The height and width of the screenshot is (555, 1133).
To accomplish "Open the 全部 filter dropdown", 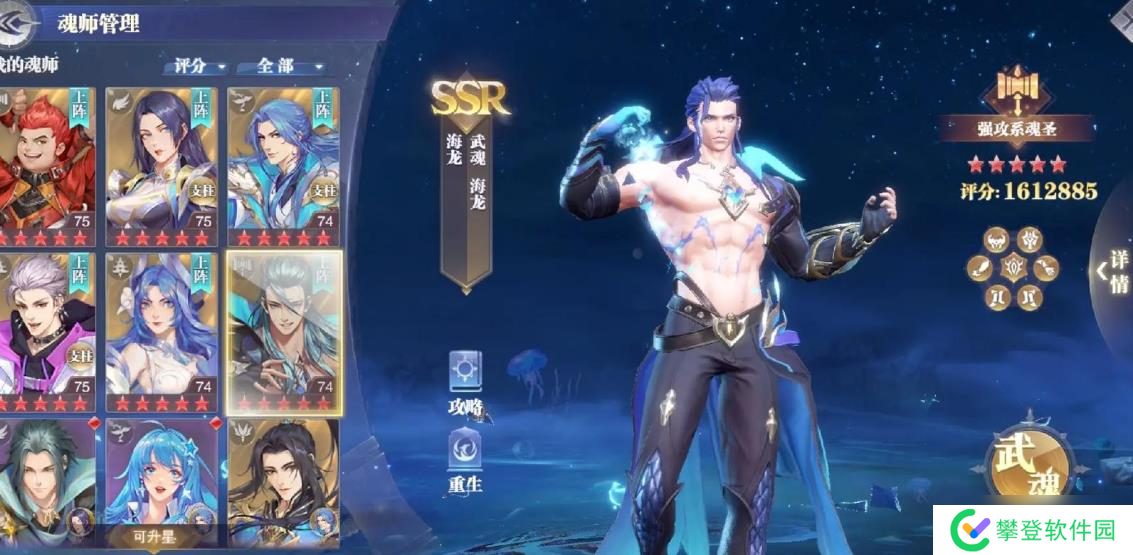I will (281, 66).
